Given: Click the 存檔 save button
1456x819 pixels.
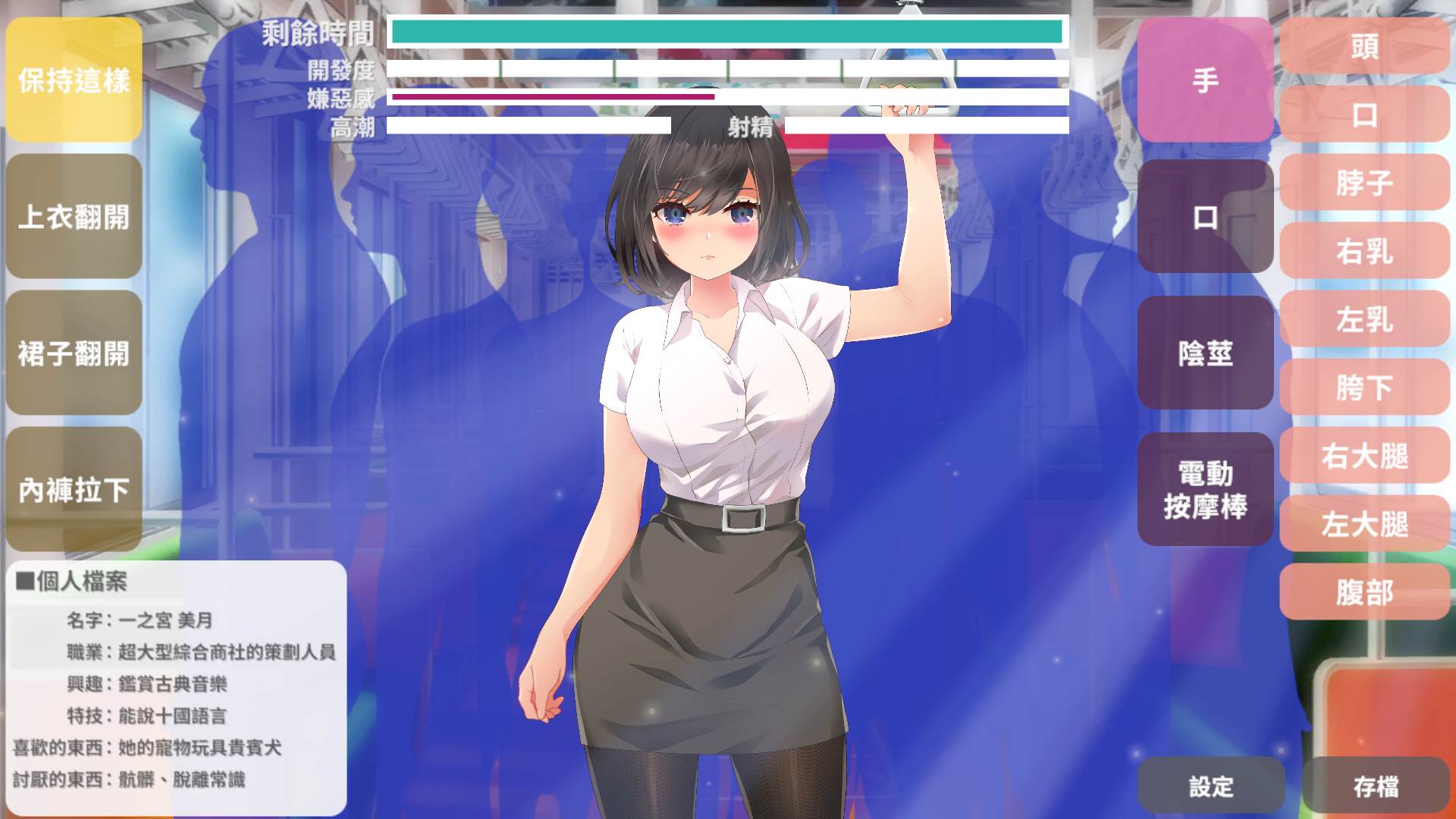Looking at the screenshot, I should pyautogui.click(x=1376, y=786).
